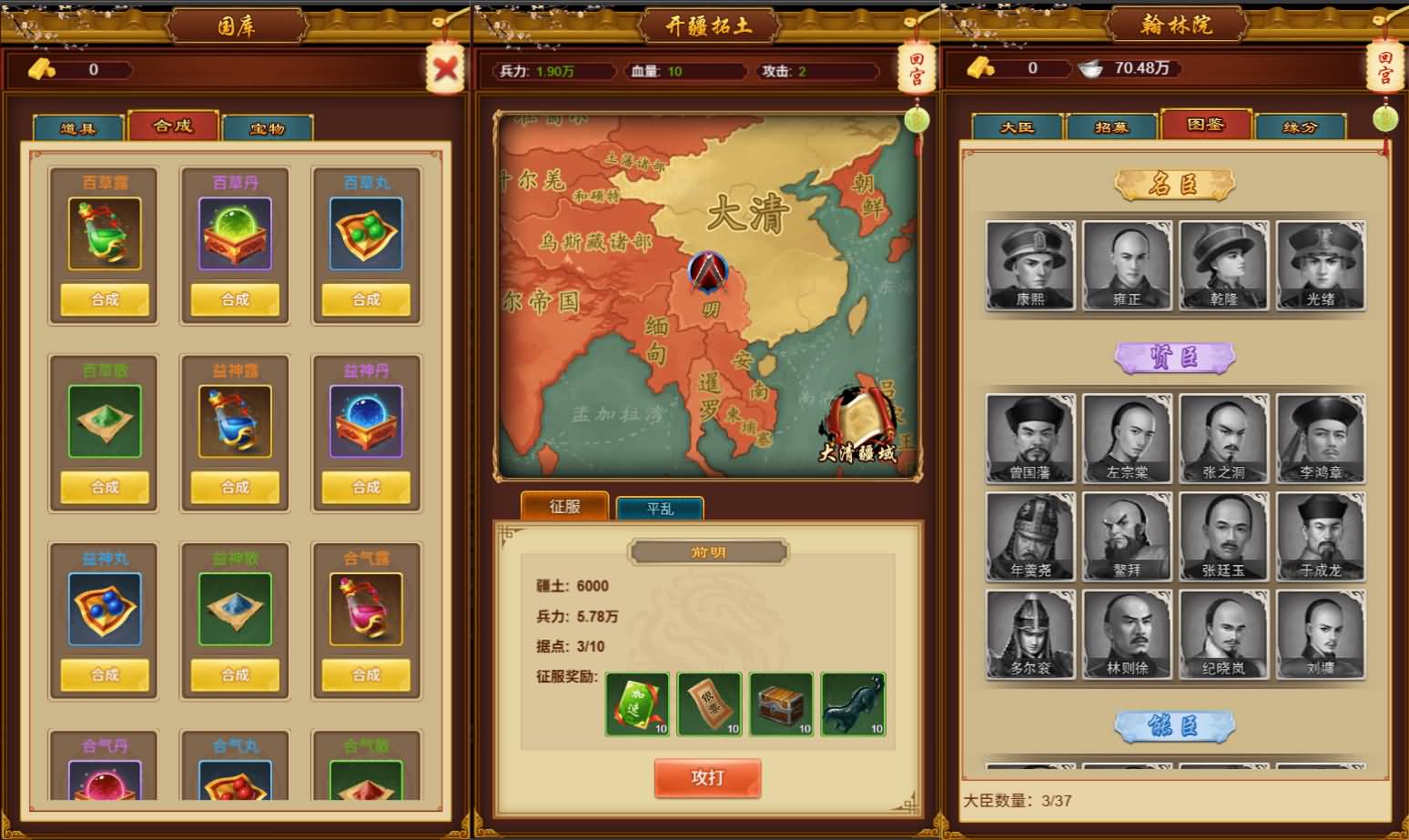1409x840 pixels.
Task: Click the crossed-swords marker on the map
Action: click(x=708, y=271)
